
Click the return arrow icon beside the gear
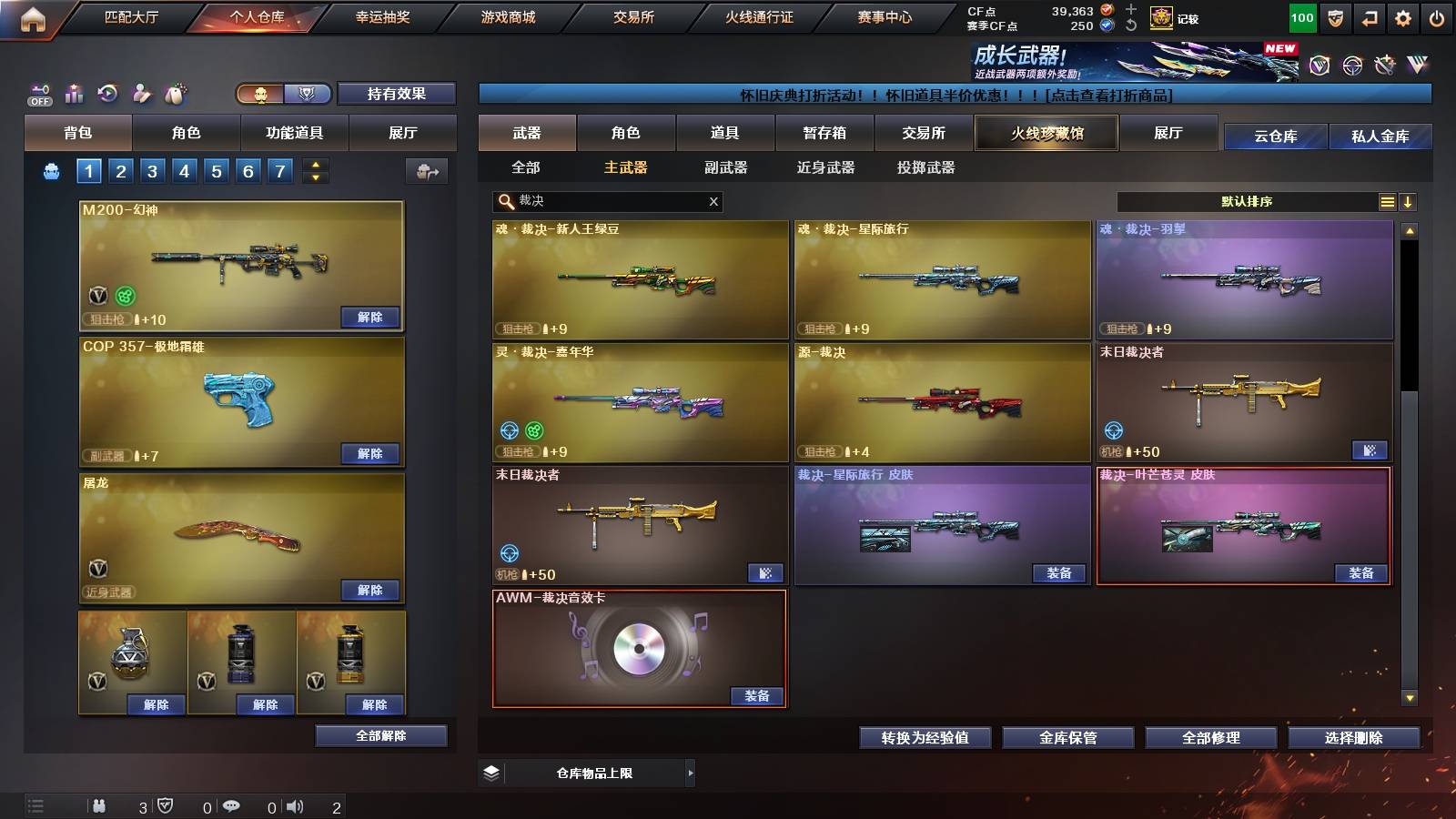point(1368,17)
